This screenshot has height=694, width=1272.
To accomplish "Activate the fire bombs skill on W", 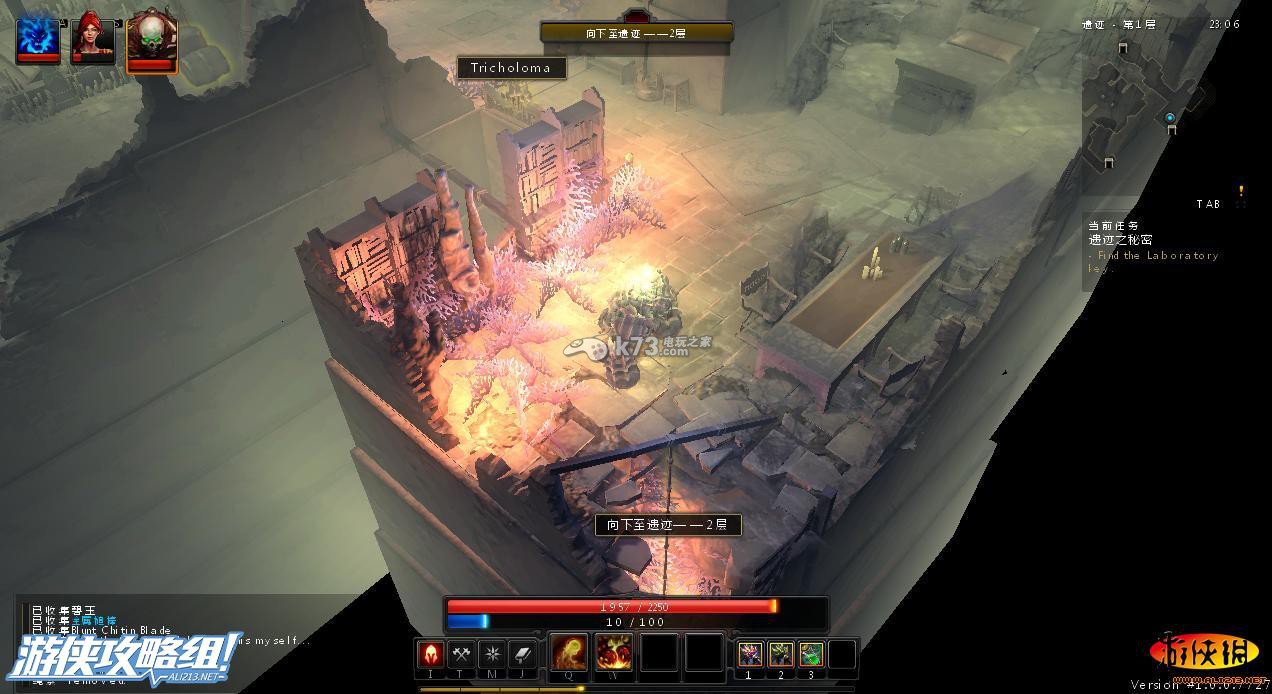I will click(x=613, y=652).
